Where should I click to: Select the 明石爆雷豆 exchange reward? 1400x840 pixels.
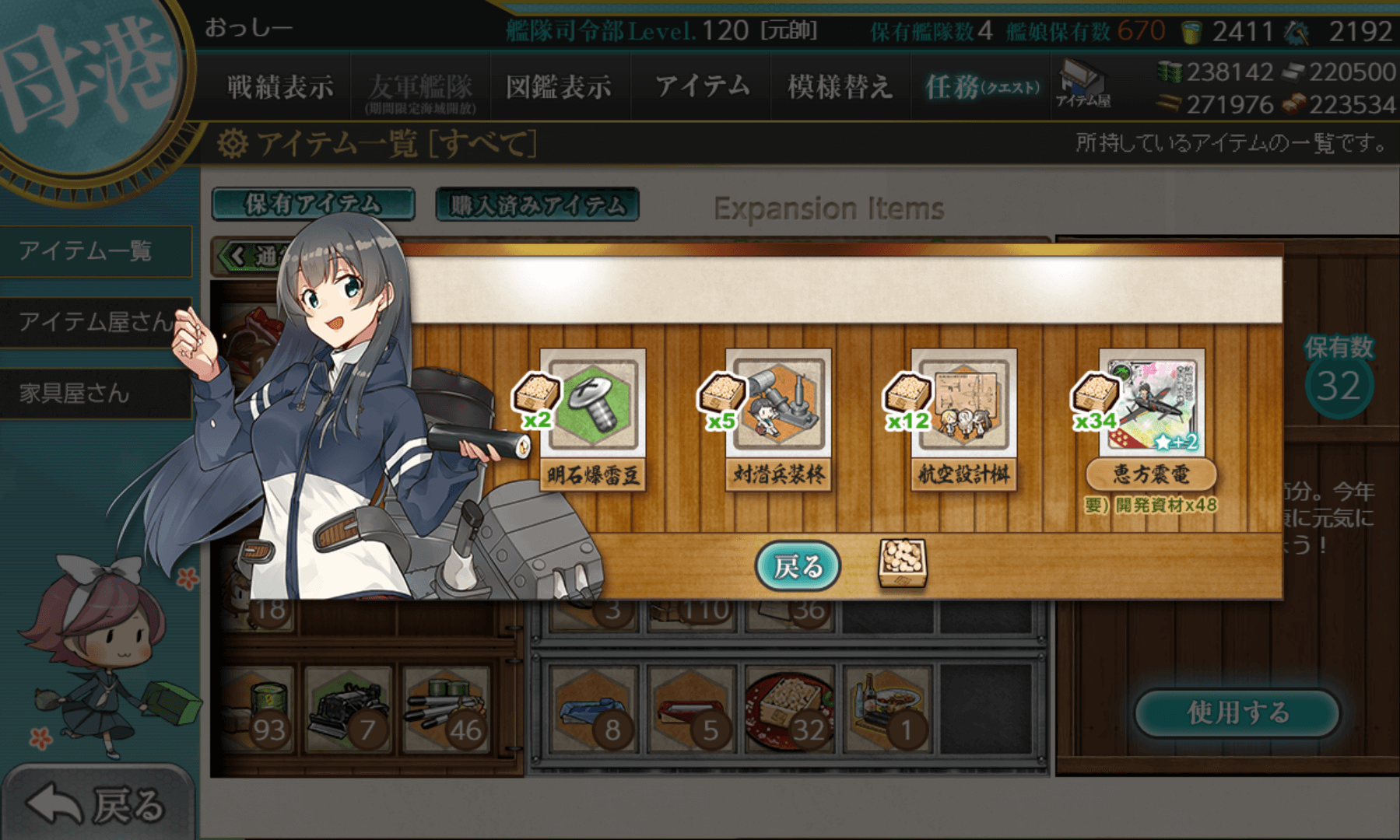click(x=593, y=418)
